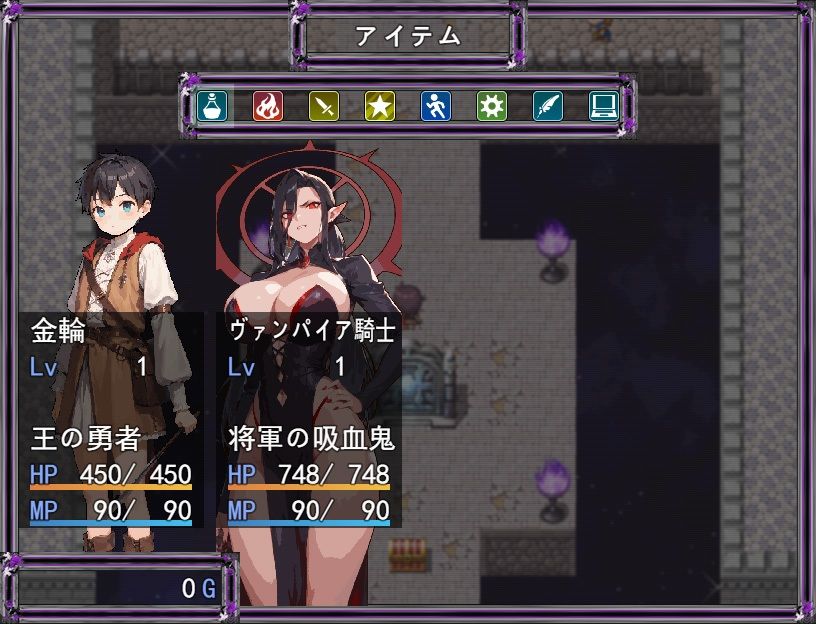Open the red flame skill menu
Image resolution: width=816 pixels, height=624 pixels.
pyautogui.click(x=267, y=105)
